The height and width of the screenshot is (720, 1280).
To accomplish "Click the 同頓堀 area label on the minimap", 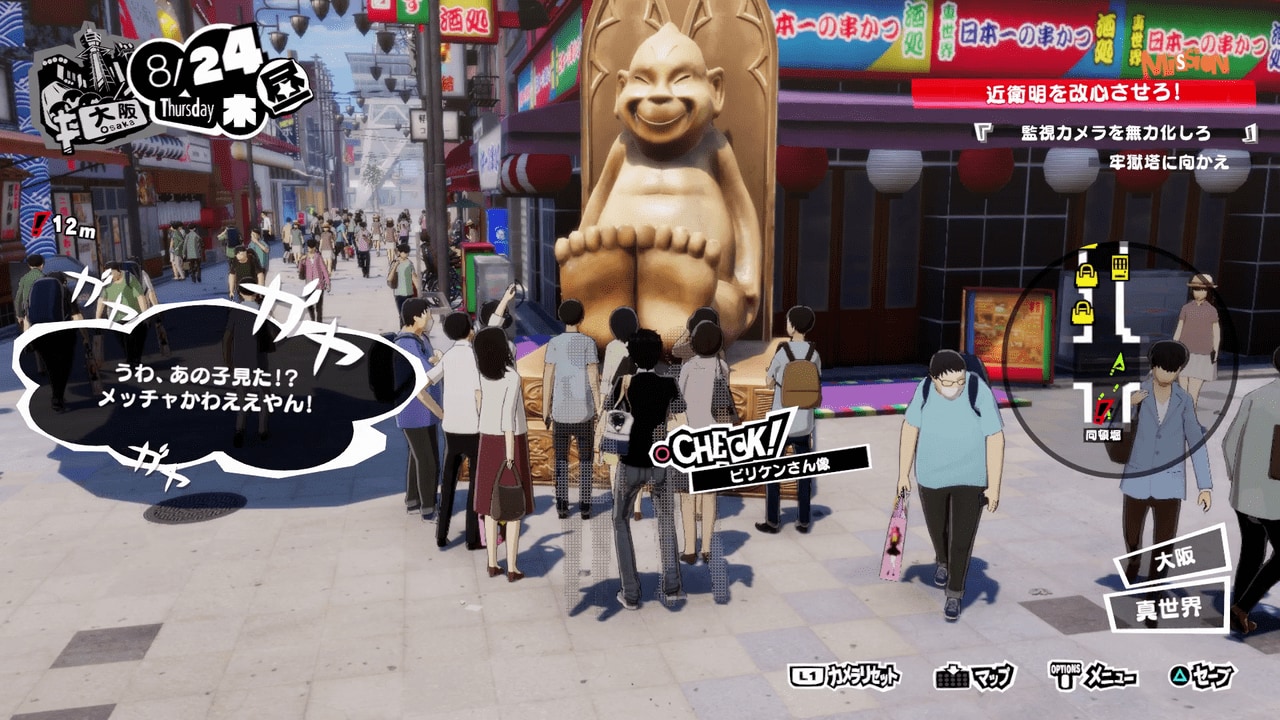I will pyautogui.click(x=1103, y=432).
